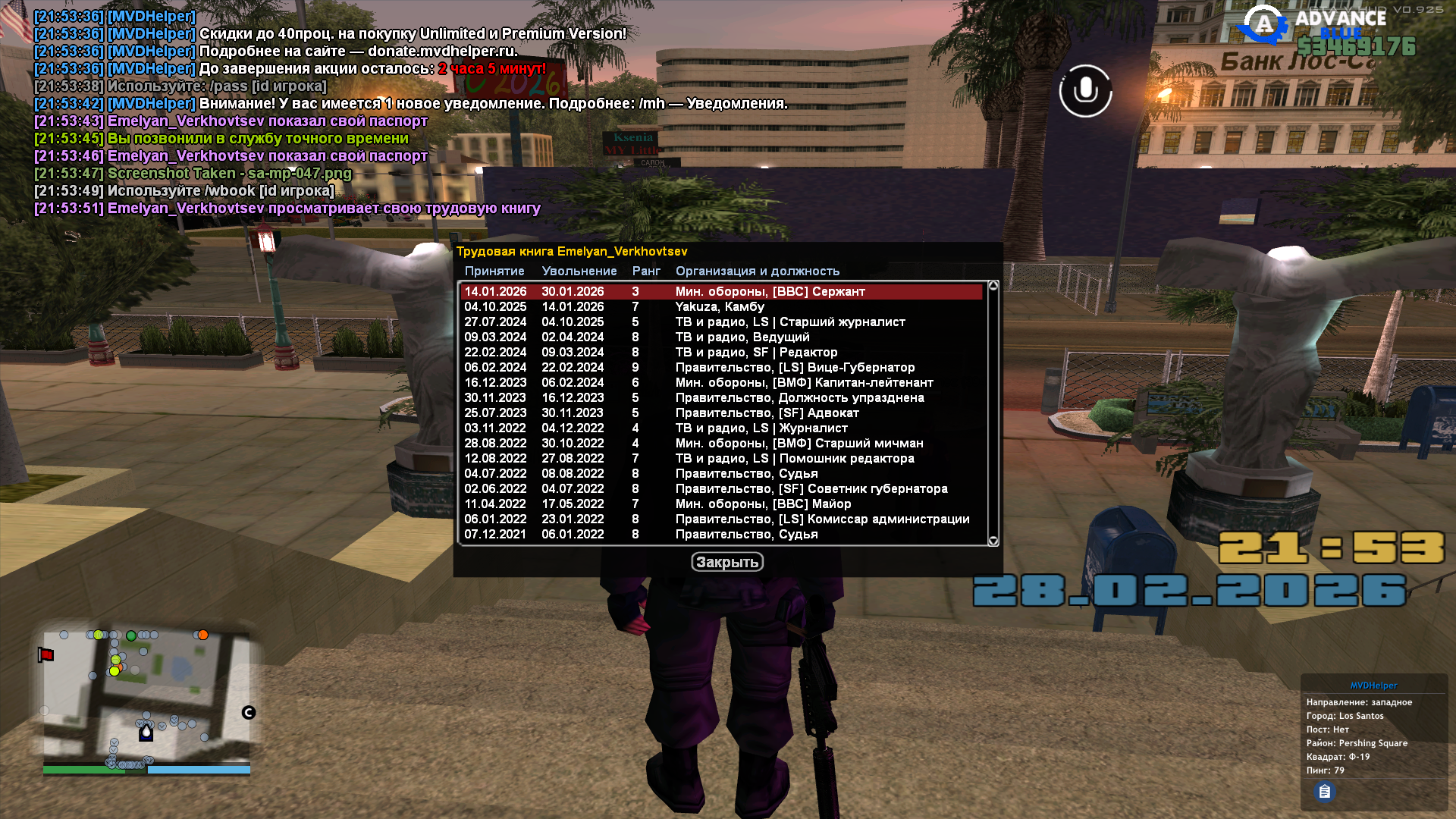Open the MVDHelper clipboard icon
Screen dimensions: 1456x819
(x=1324, y=792)
